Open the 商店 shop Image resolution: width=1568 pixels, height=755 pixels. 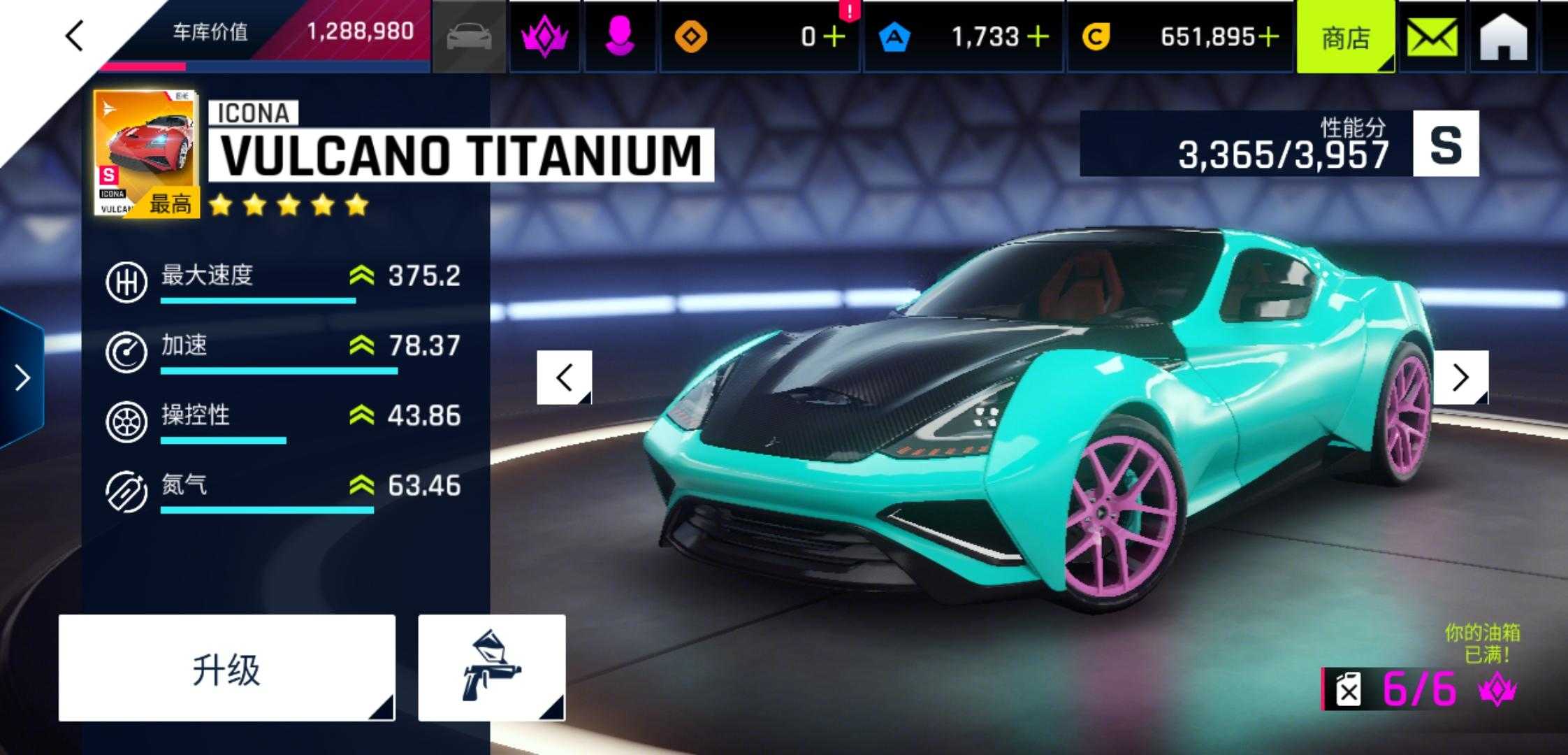click(1345, 36)
